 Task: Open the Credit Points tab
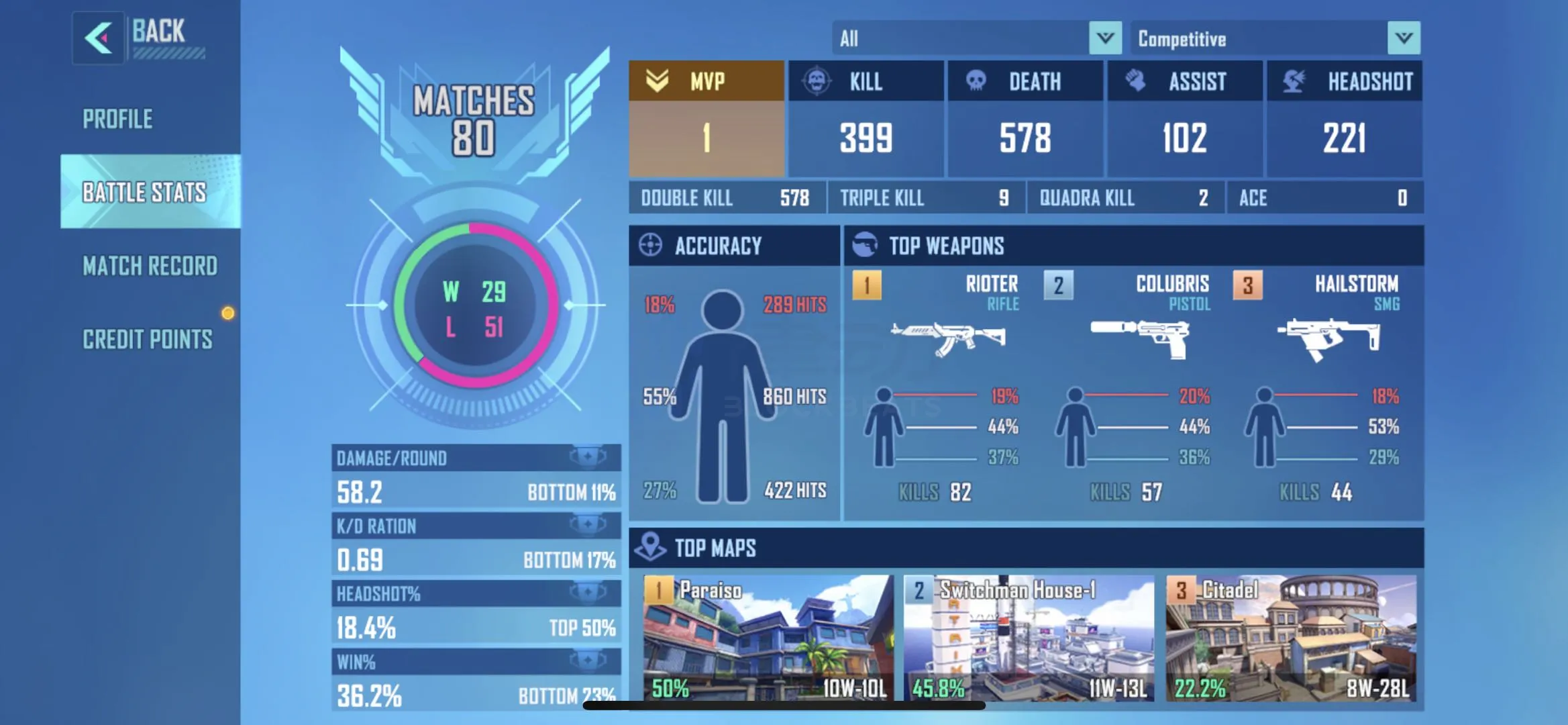click(x=148, y=340)
